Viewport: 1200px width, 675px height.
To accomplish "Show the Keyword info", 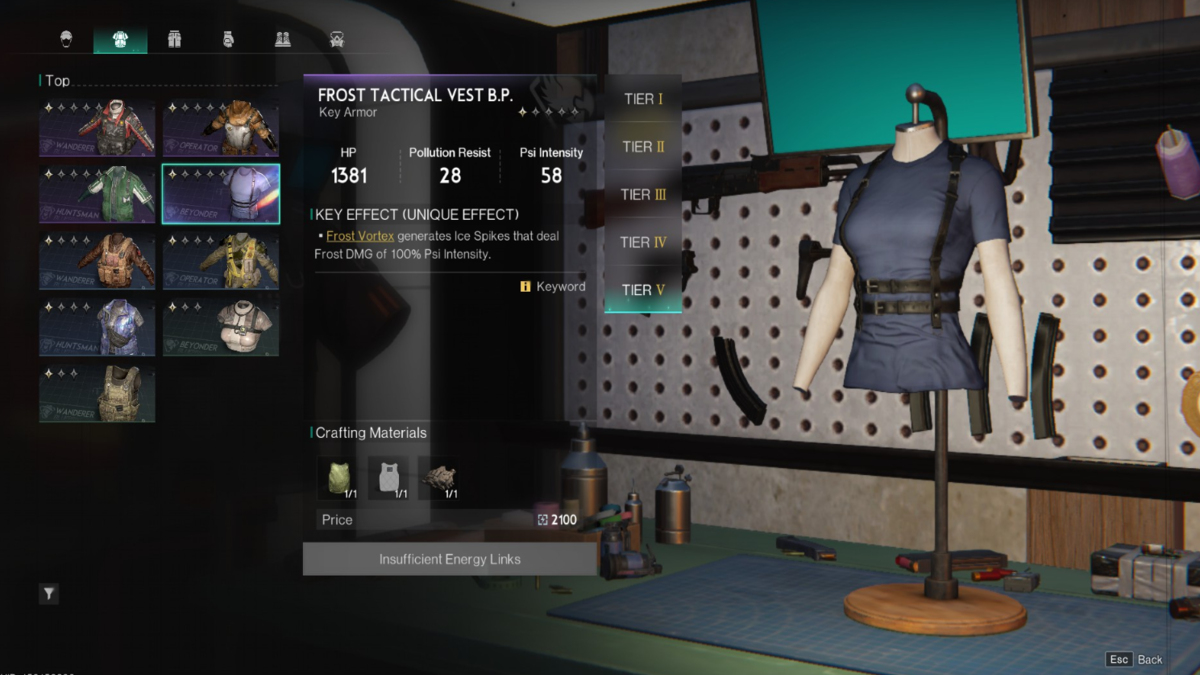I will pyautogui.click(x=553, y=287).
